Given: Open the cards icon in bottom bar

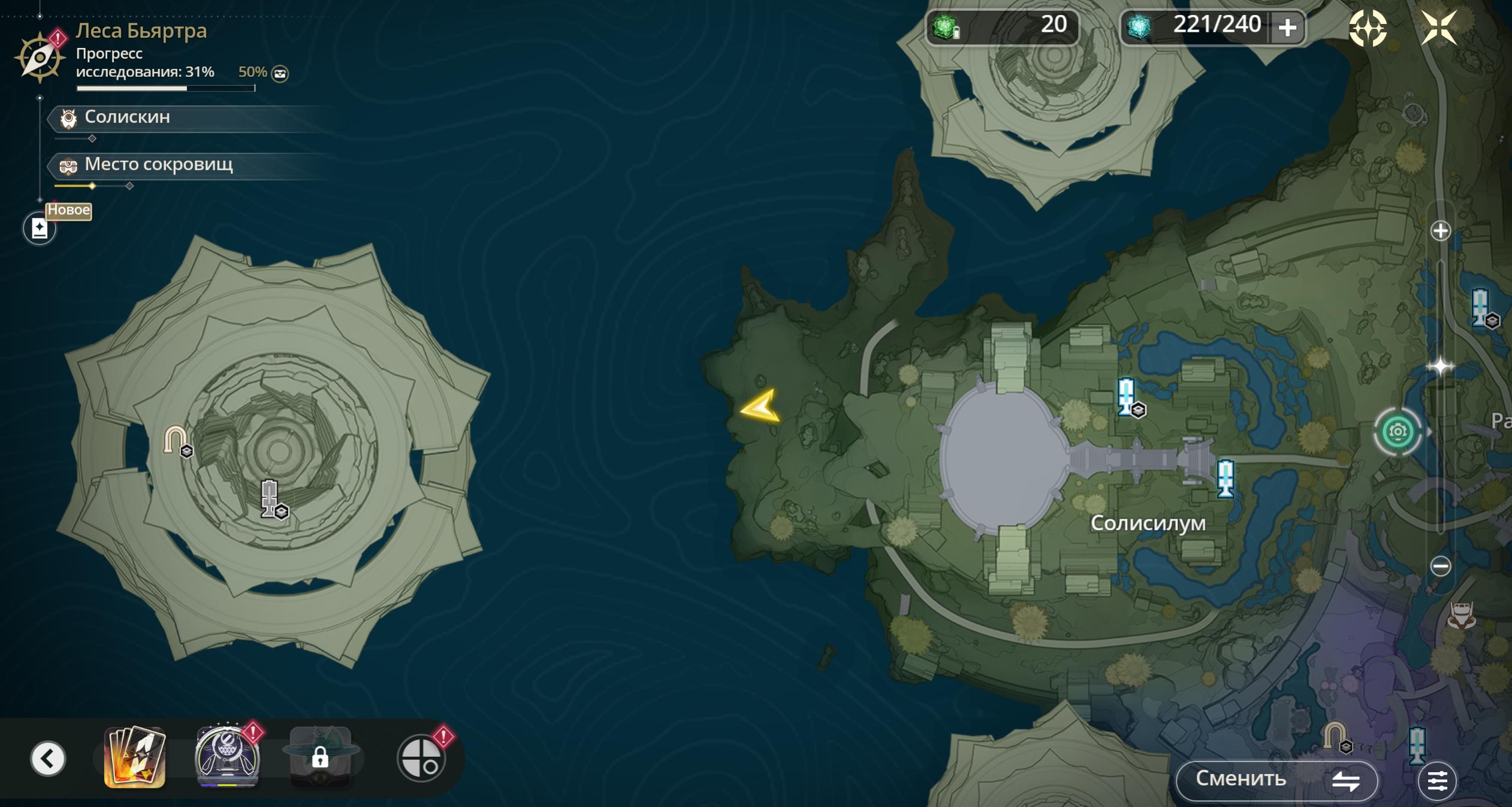Looking at the screenshot, I should 135,758.
